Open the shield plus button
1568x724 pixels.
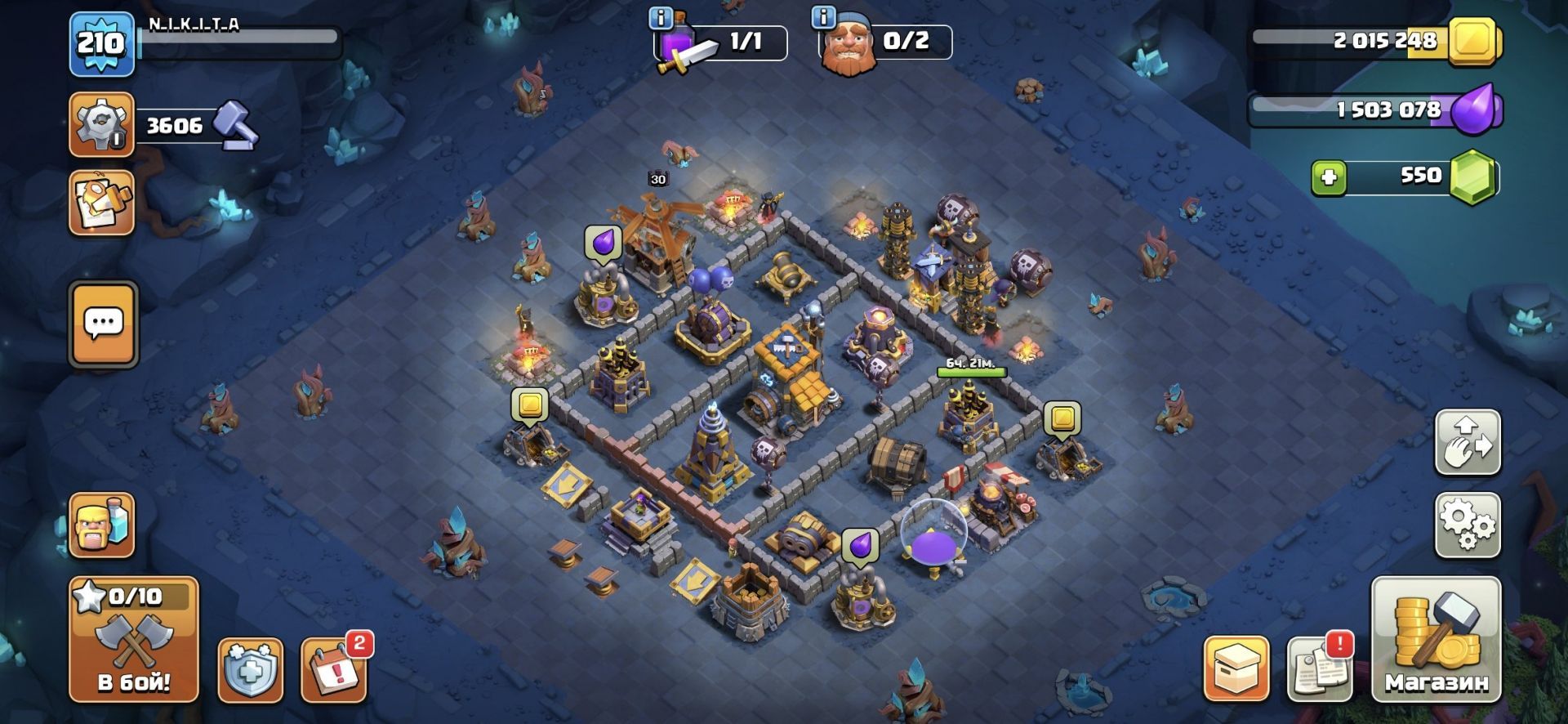click(250, 670)
